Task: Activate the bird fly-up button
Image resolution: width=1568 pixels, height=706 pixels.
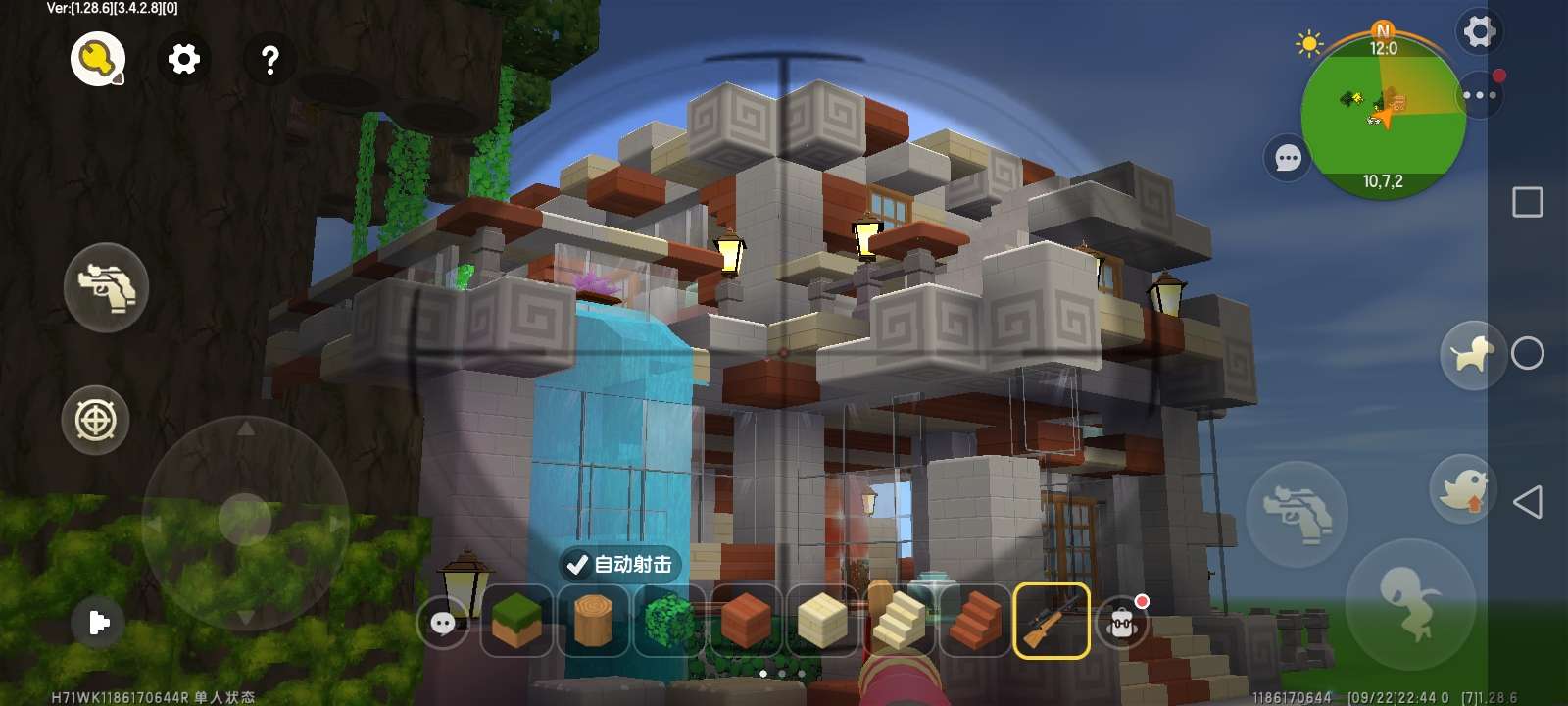Action: tap(1462, 488)
